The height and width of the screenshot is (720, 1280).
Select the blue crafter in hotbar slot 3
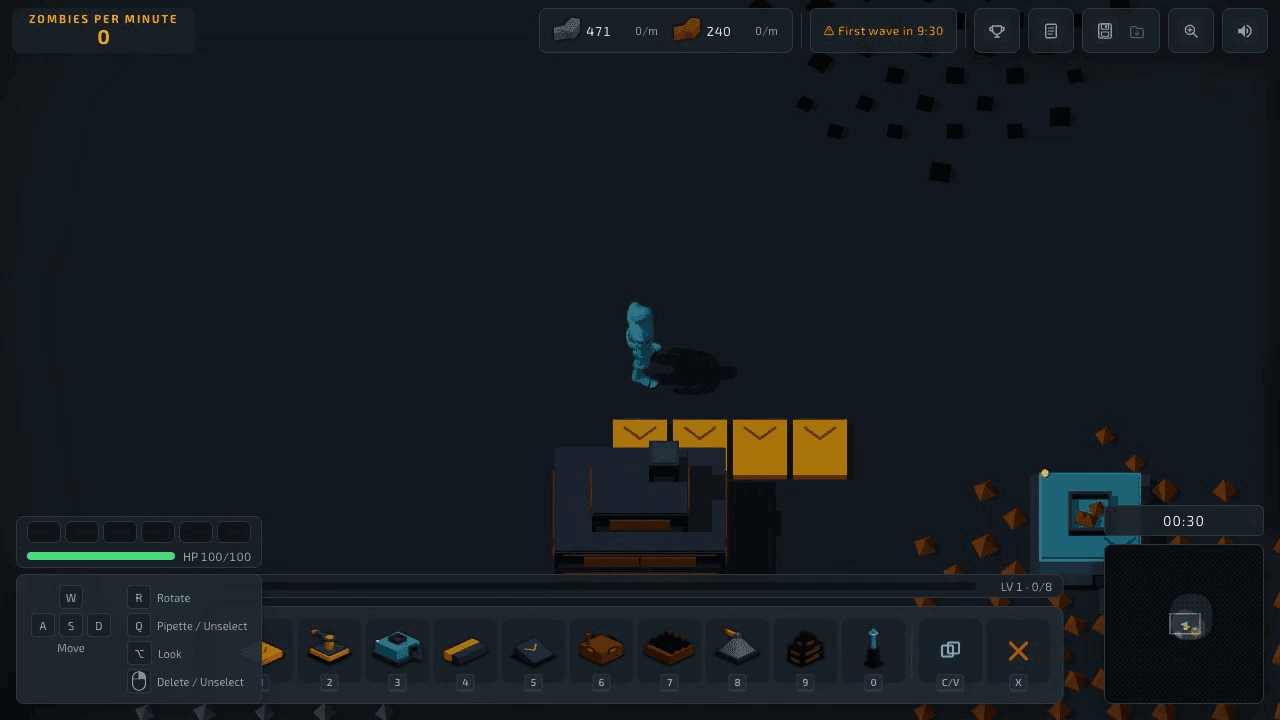pos(397,650)
